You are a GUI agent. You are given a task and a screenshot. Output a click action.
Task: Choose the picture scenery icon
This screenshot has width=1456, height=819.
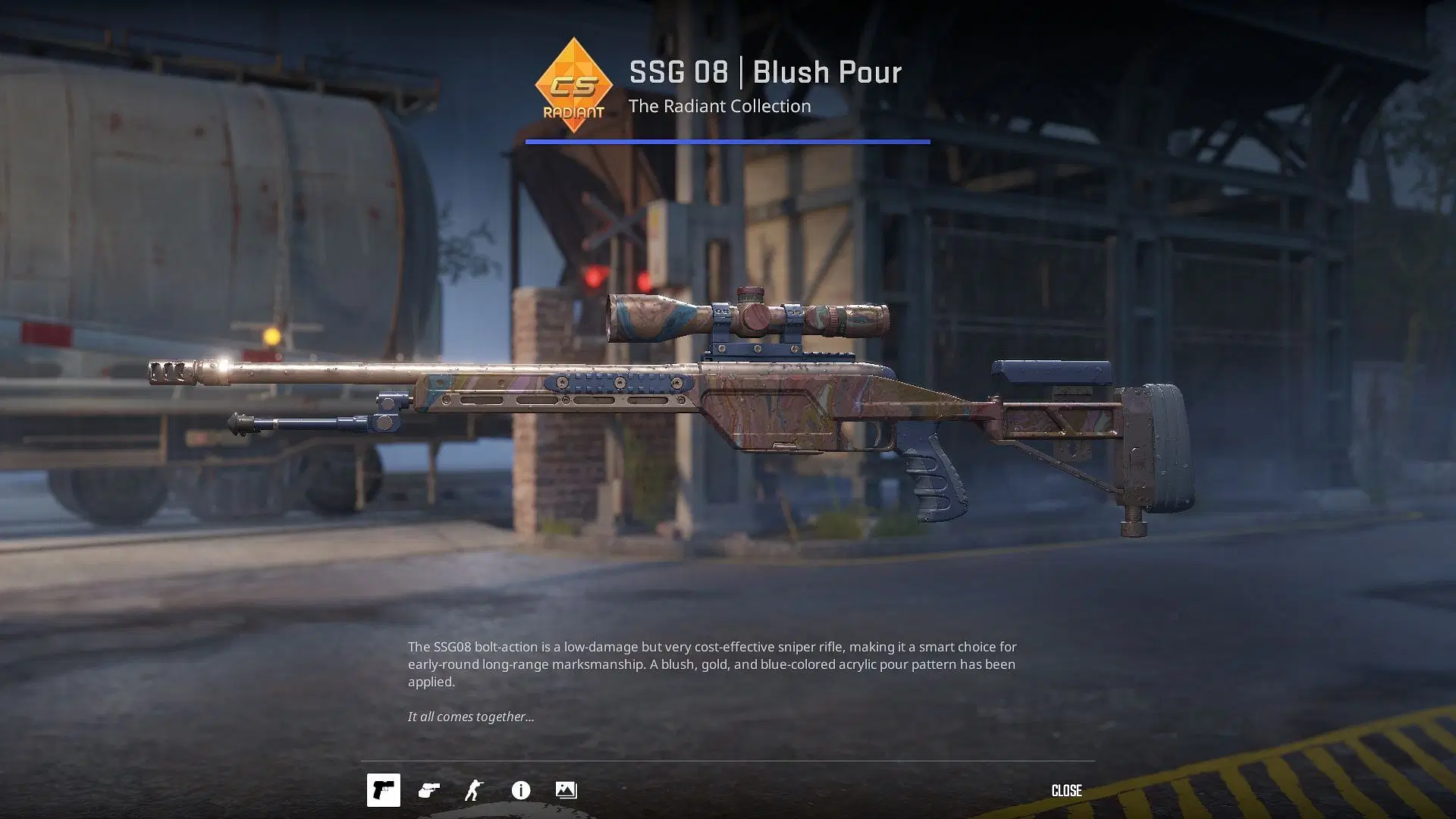coord(566,790)
